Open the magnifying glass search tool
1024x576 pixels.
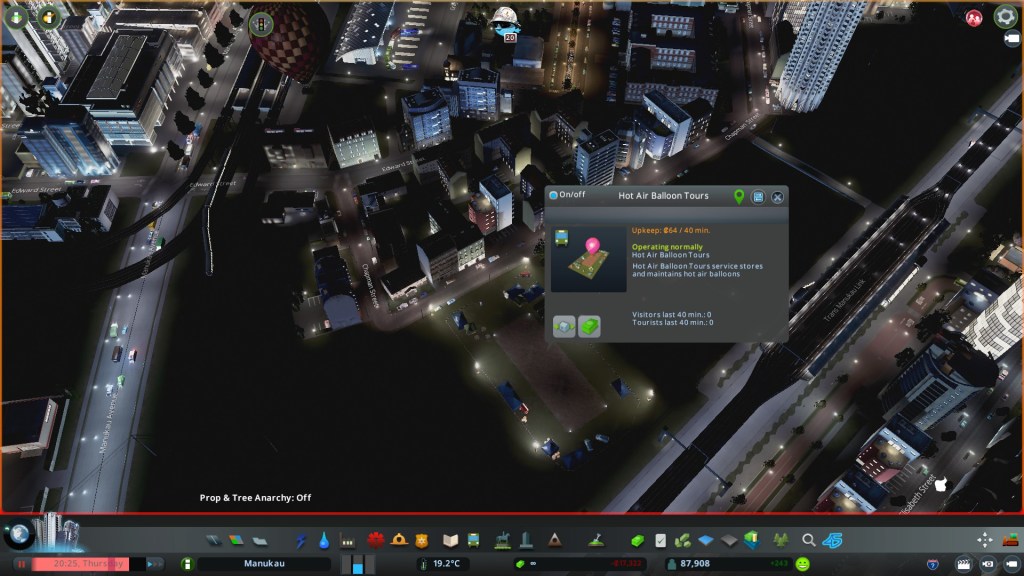pyautogui.click(x=808, y=541)
